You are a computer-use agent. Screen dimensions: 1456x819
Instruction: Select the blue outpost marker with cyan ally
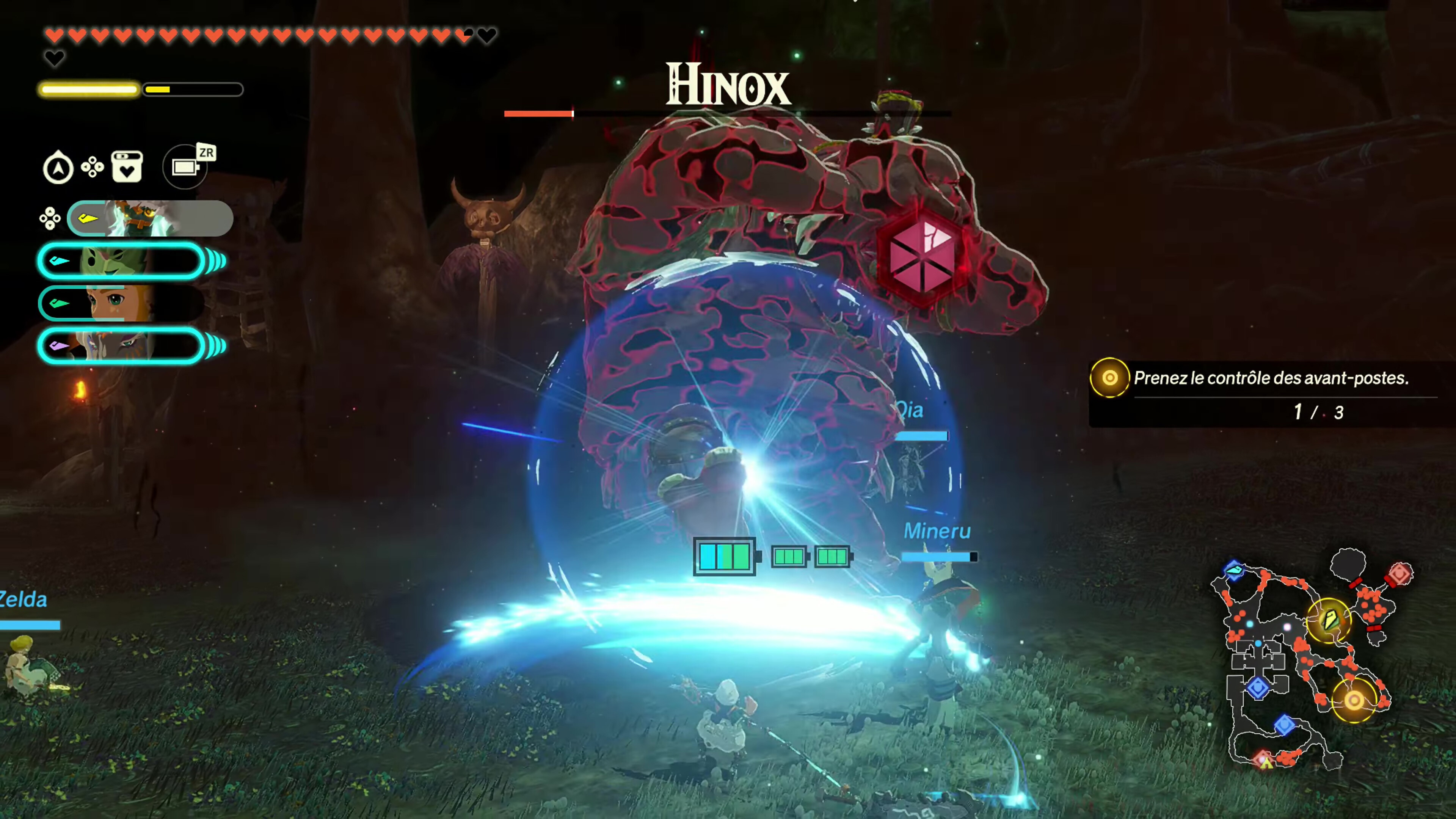(1234, 569)
